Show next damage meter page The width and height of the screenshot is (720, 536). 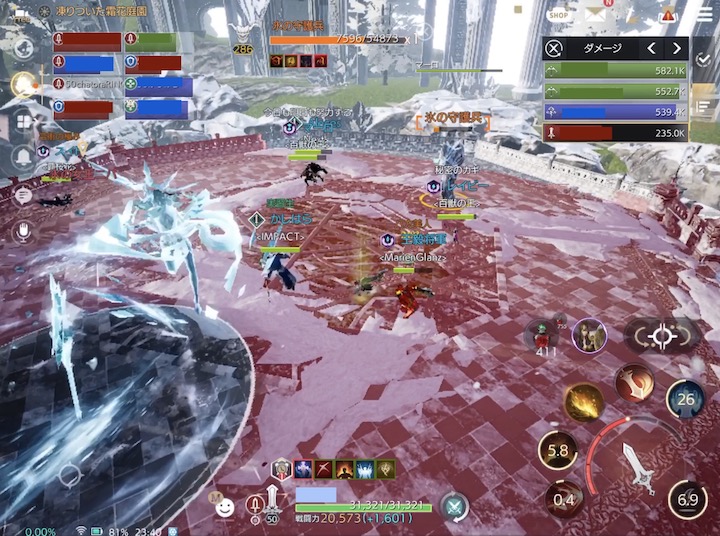[677, 49]
